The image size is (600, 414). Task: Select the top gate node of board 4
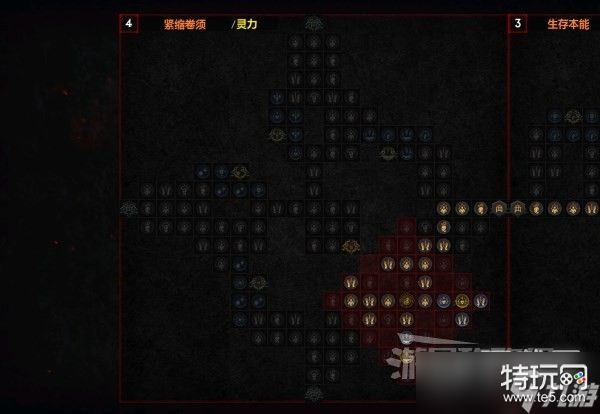[314, 22]
